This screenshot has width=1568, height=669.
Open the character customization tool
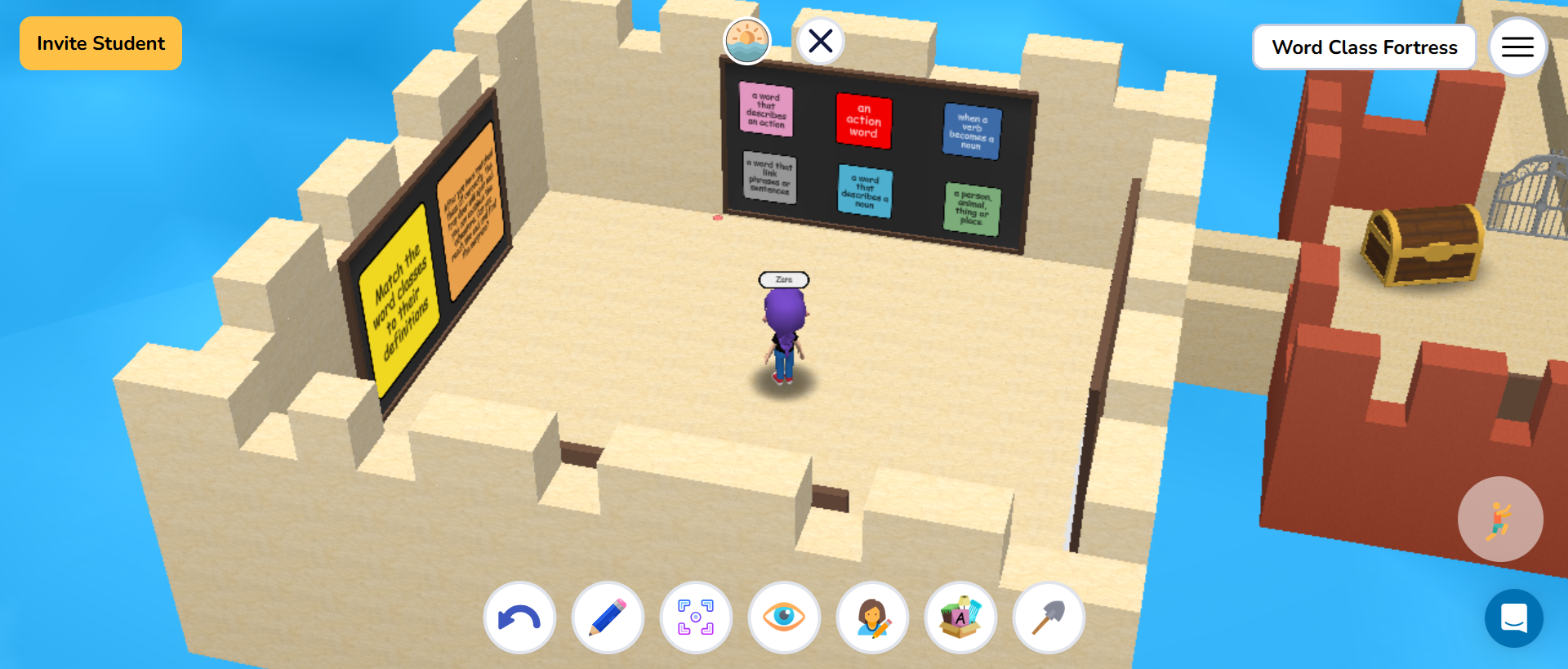[872, 618]
